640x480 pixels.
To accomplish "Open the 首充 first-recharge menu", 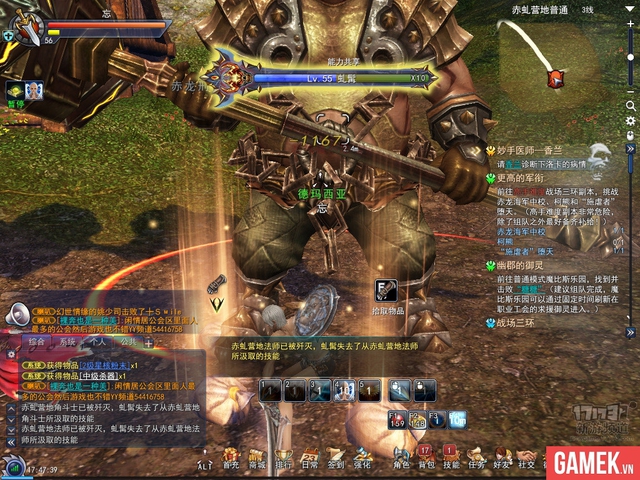I will (x=231, y=457).
